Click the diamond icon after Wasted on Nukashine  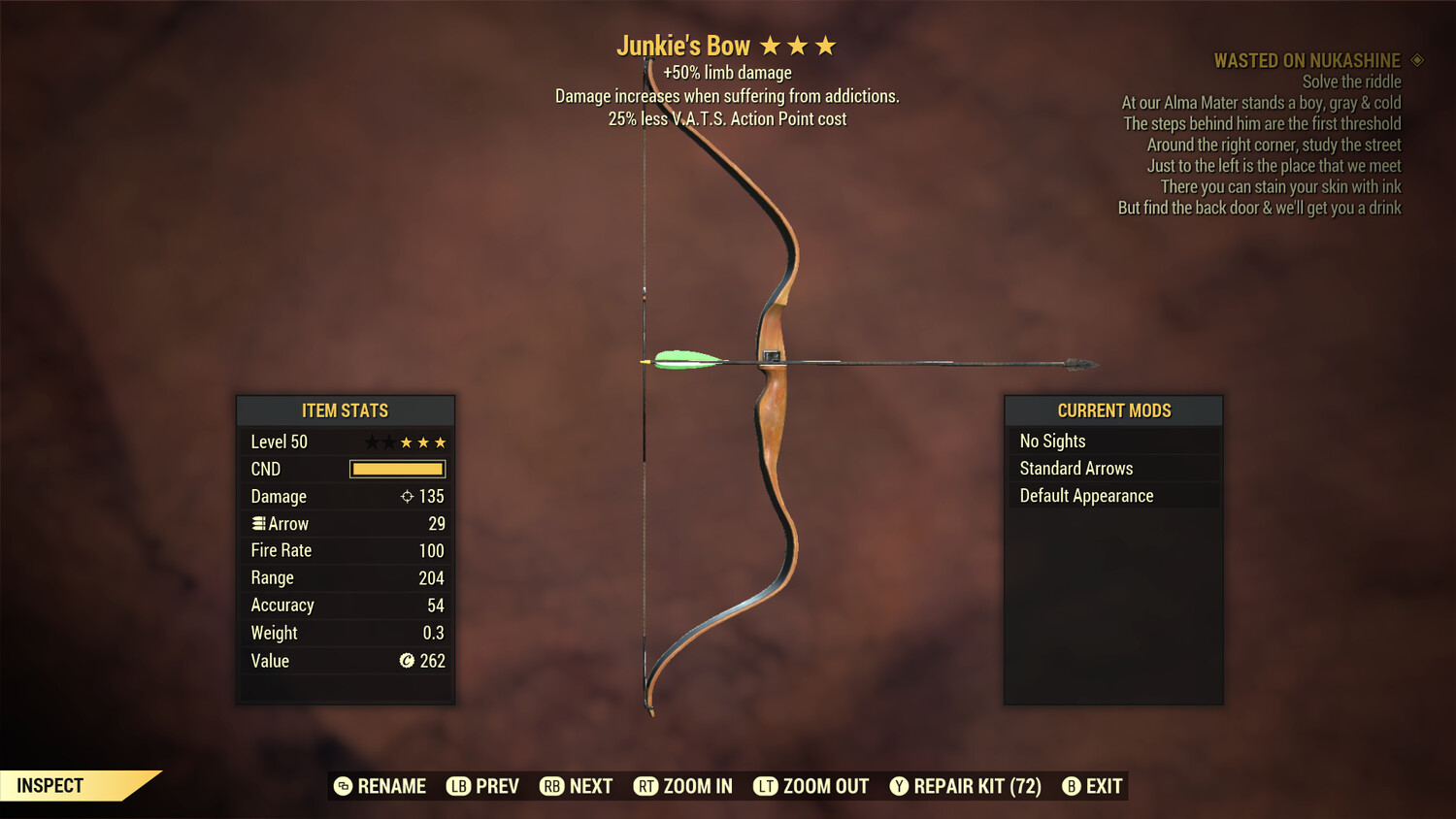pyautogui.click(x=1417, y=60)
